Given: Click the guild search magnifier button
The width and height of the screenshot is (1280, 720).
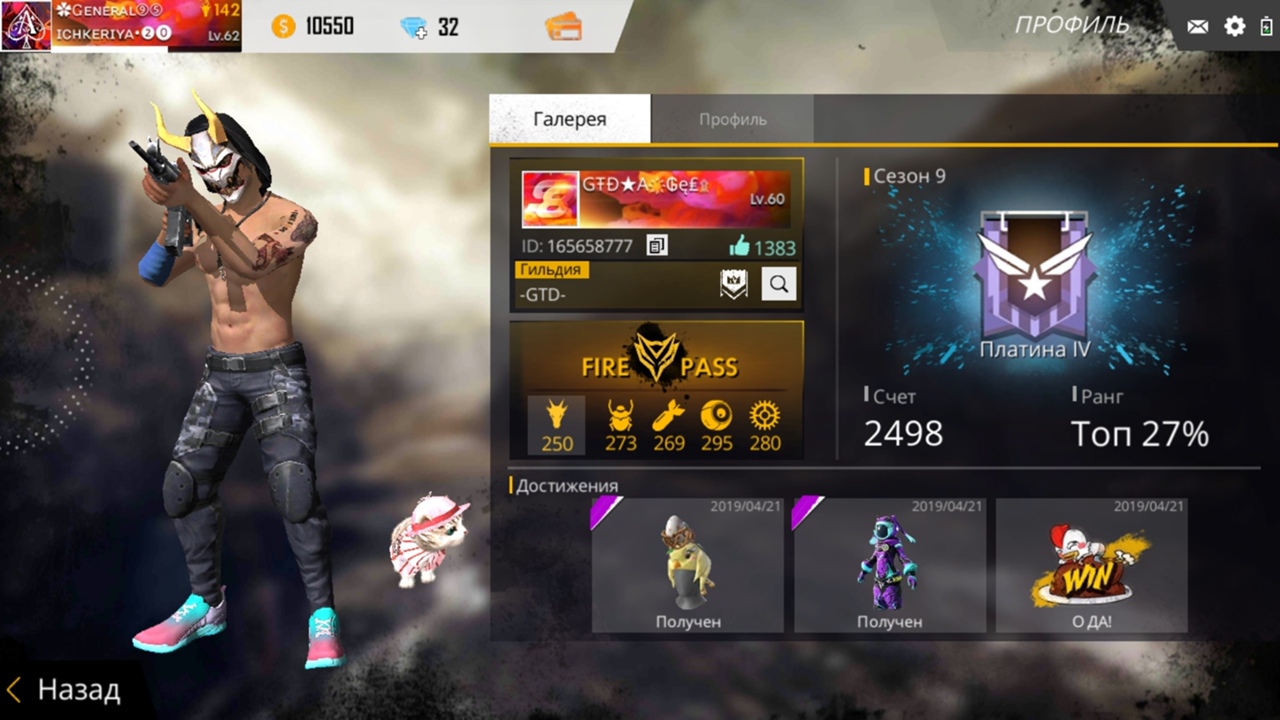Looking at the screenshot, I should 779,284.
